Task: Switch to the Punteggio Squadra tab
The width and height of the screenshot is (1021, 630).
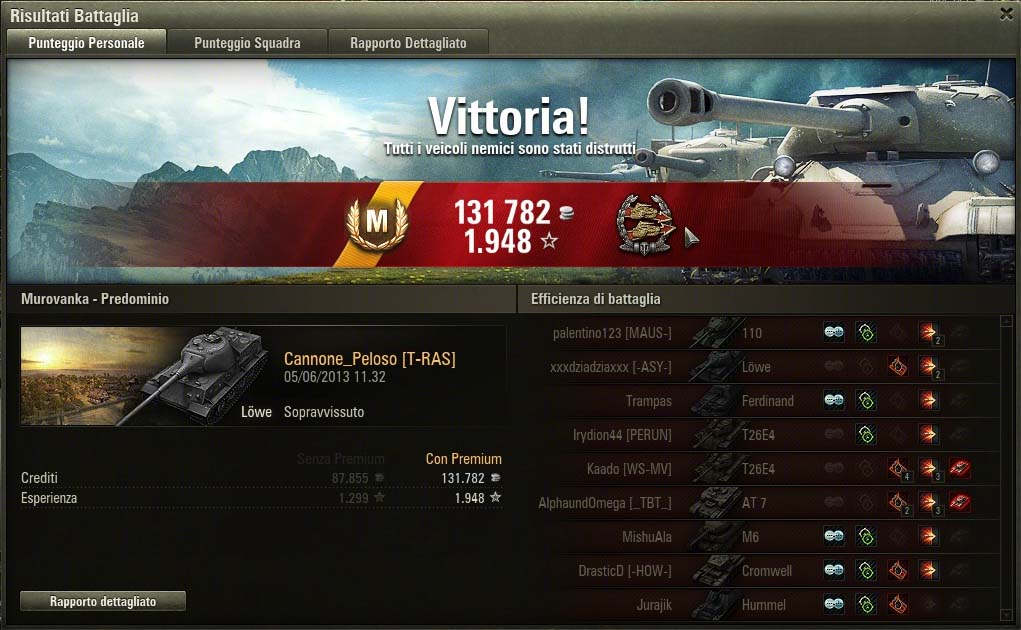Action: click(247, 43)
